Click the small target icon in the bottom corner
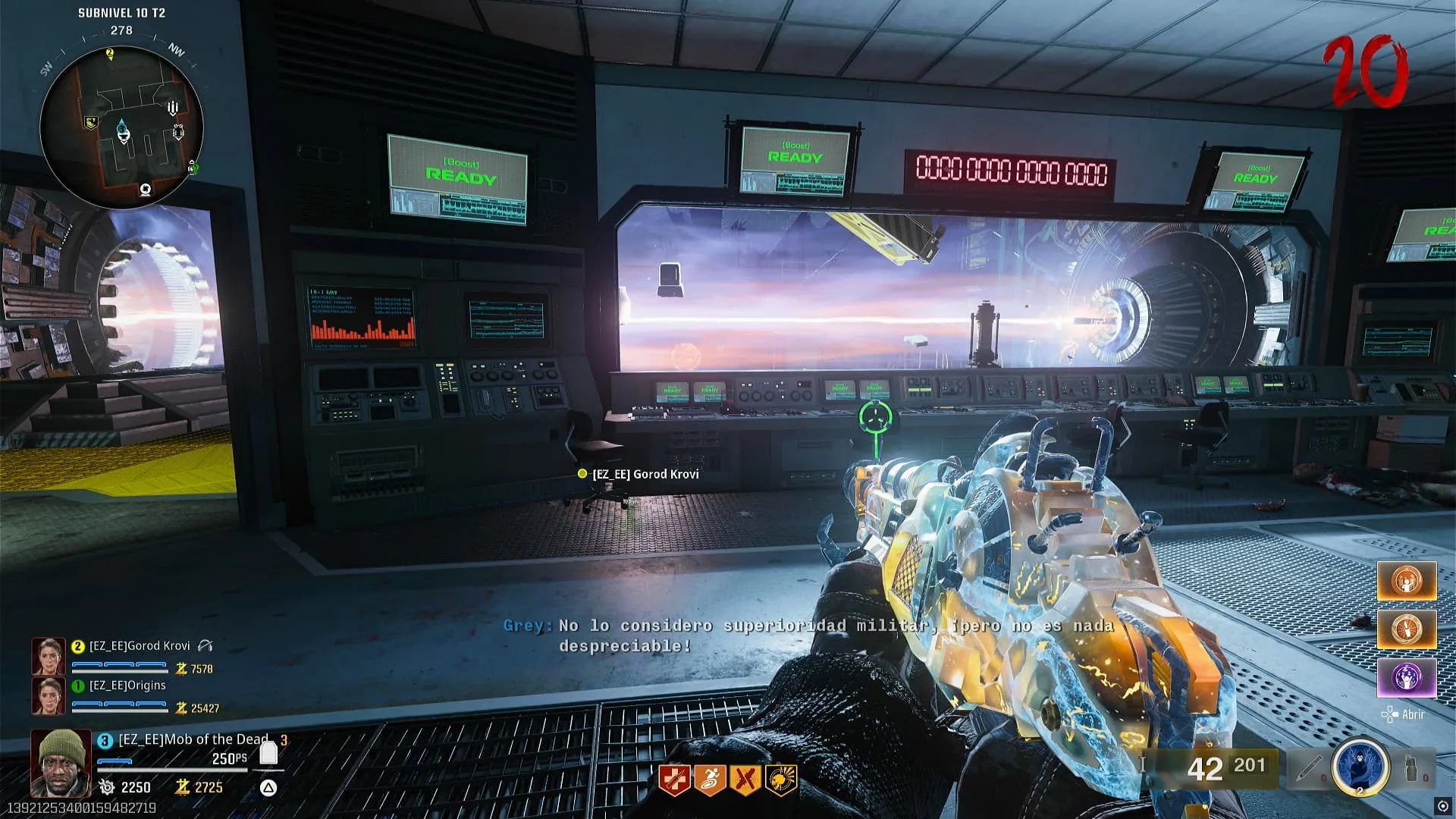 [x=1442, y=805]
